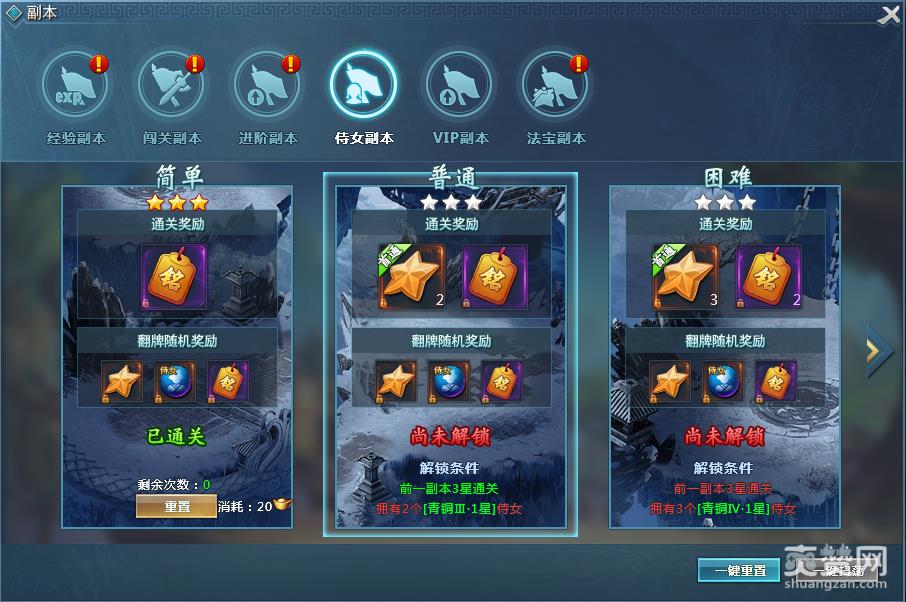Activate the 一键重置 button
This screenshot has height=602, width=906.
click(739, 570)
